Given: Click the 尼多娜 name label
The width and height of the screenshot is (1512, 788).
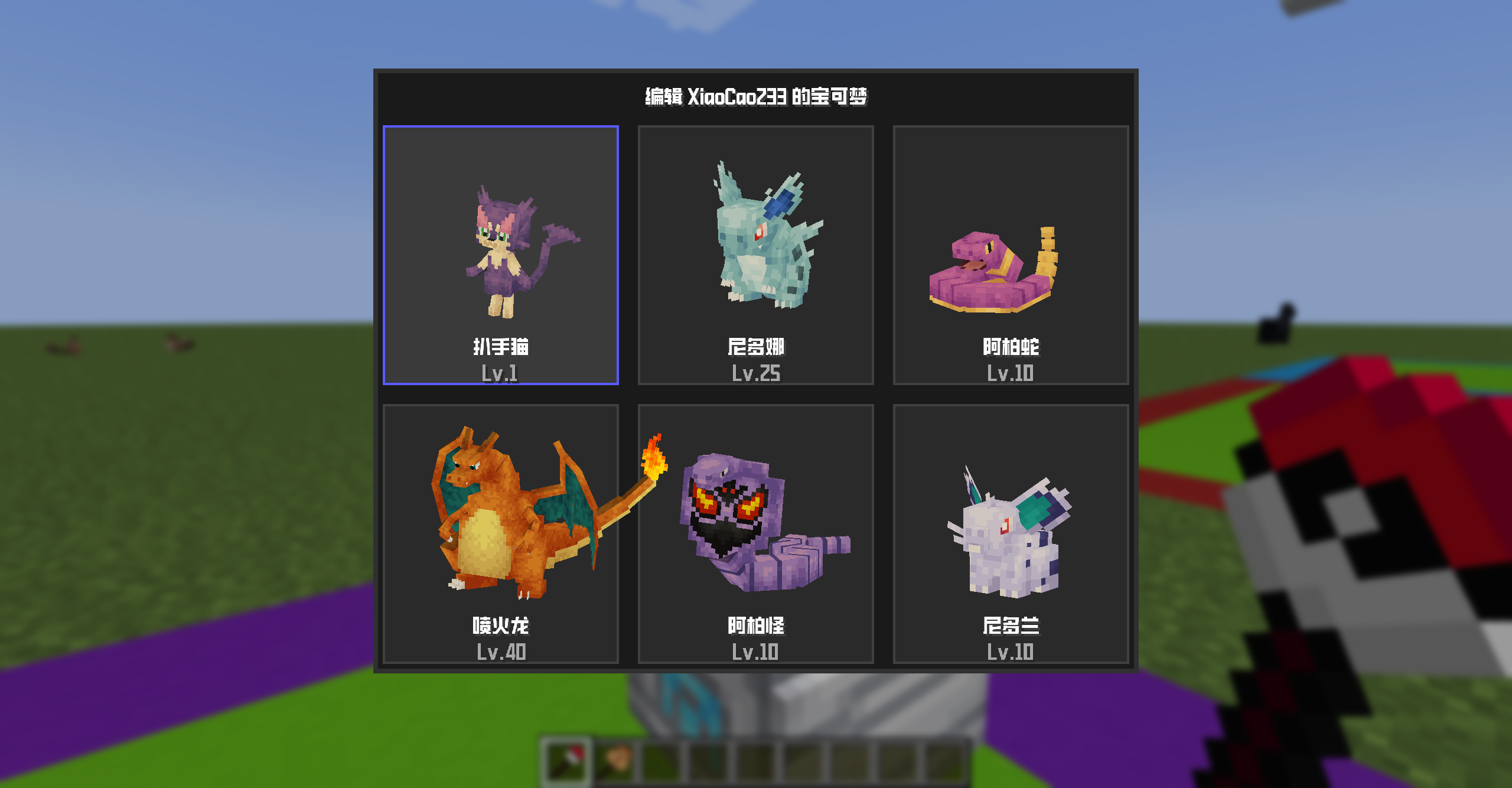Looking at the screenshot, I should (x=757, y=346).
